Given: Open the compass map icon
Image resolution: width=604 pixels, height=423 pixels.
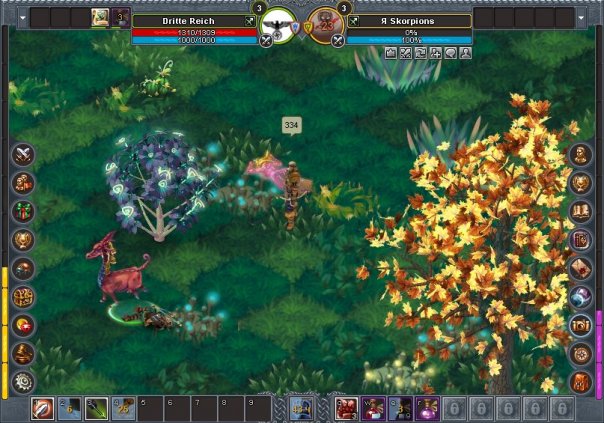Looking at the screenshot, I should (x=581, y=353).
